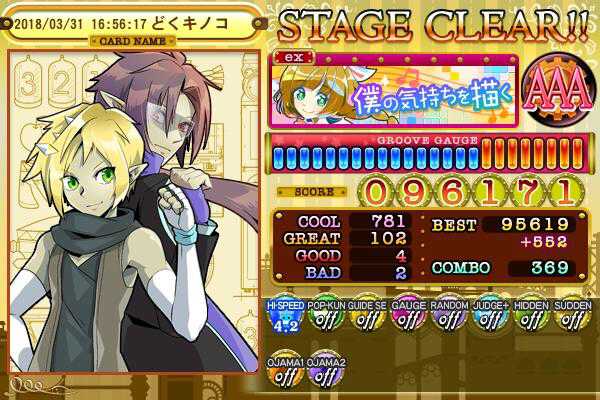This screenshot has width=600, height=400.
Task: Toggle the POP-KUN option icon
Action: [x=321, y=317]
